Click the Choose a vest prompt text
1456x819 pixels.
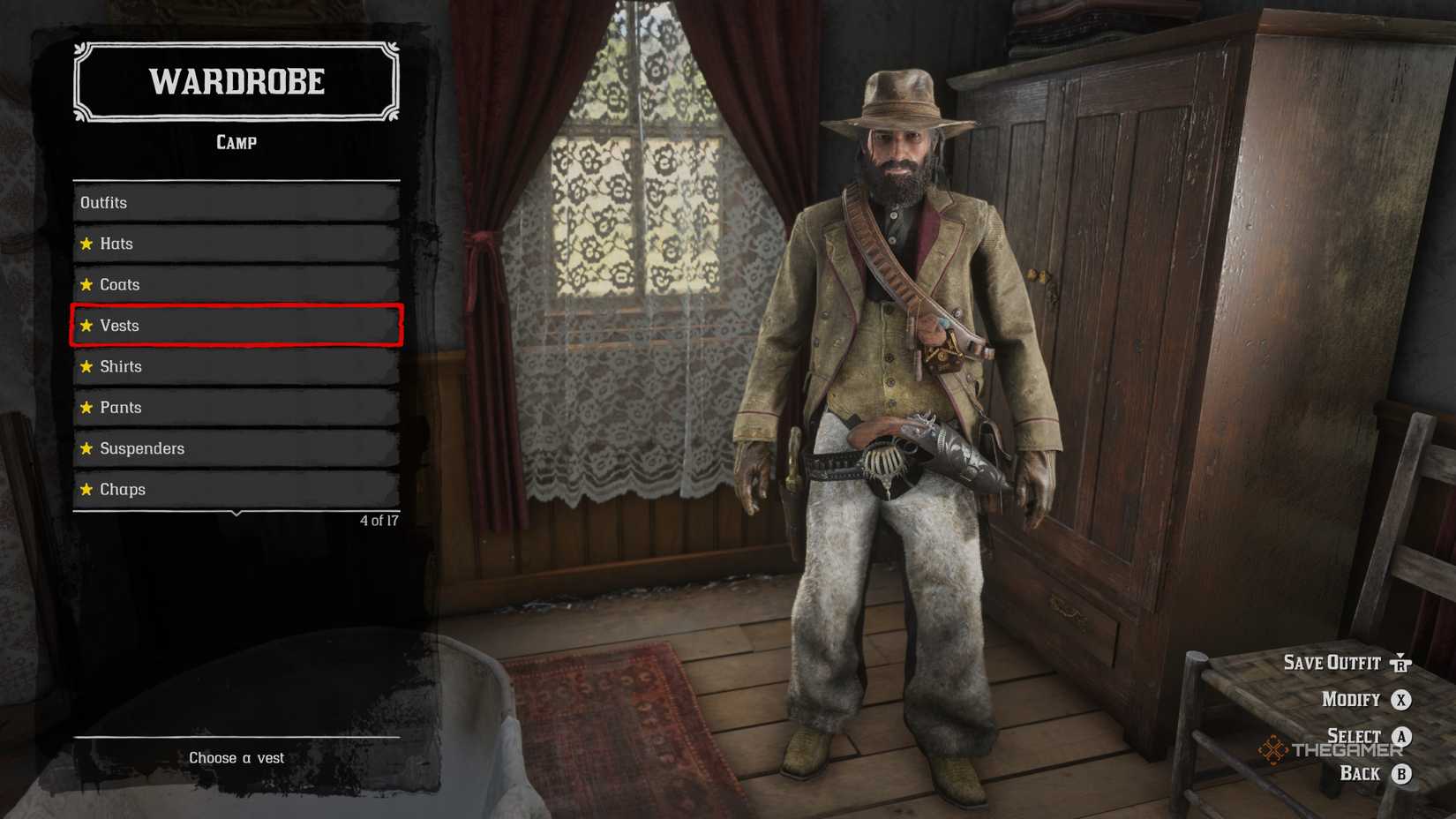pyautogui.click(x=236, y=757)
